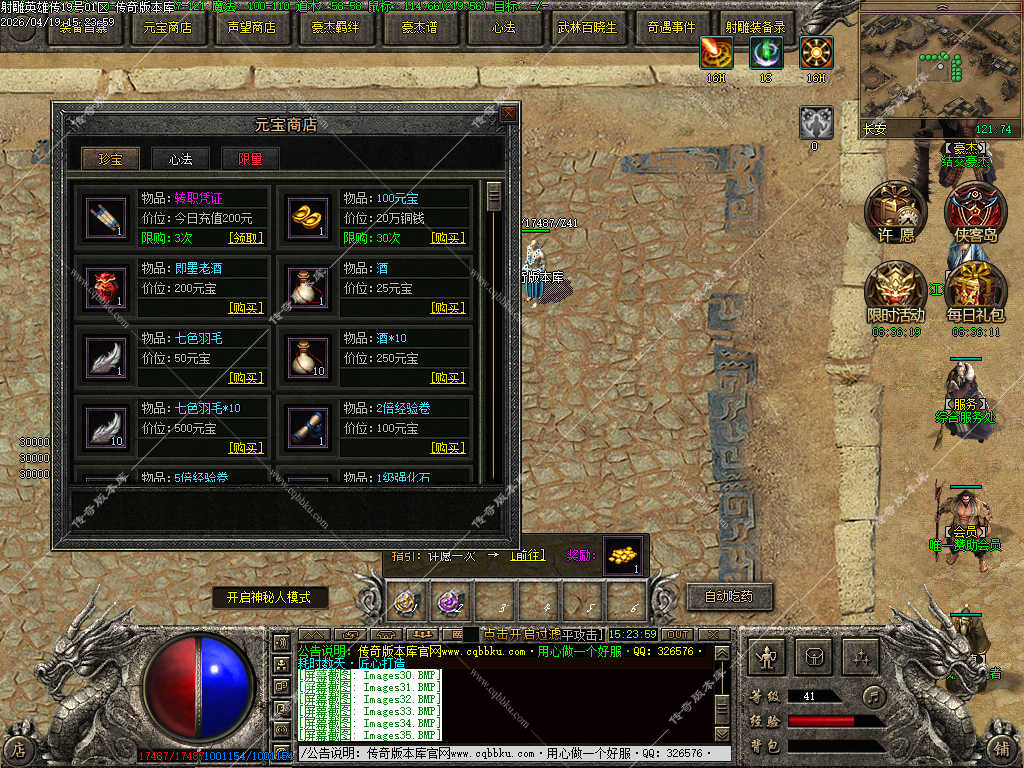
Task: Close the 元宝商店 shop window
Action: (508, 114)
